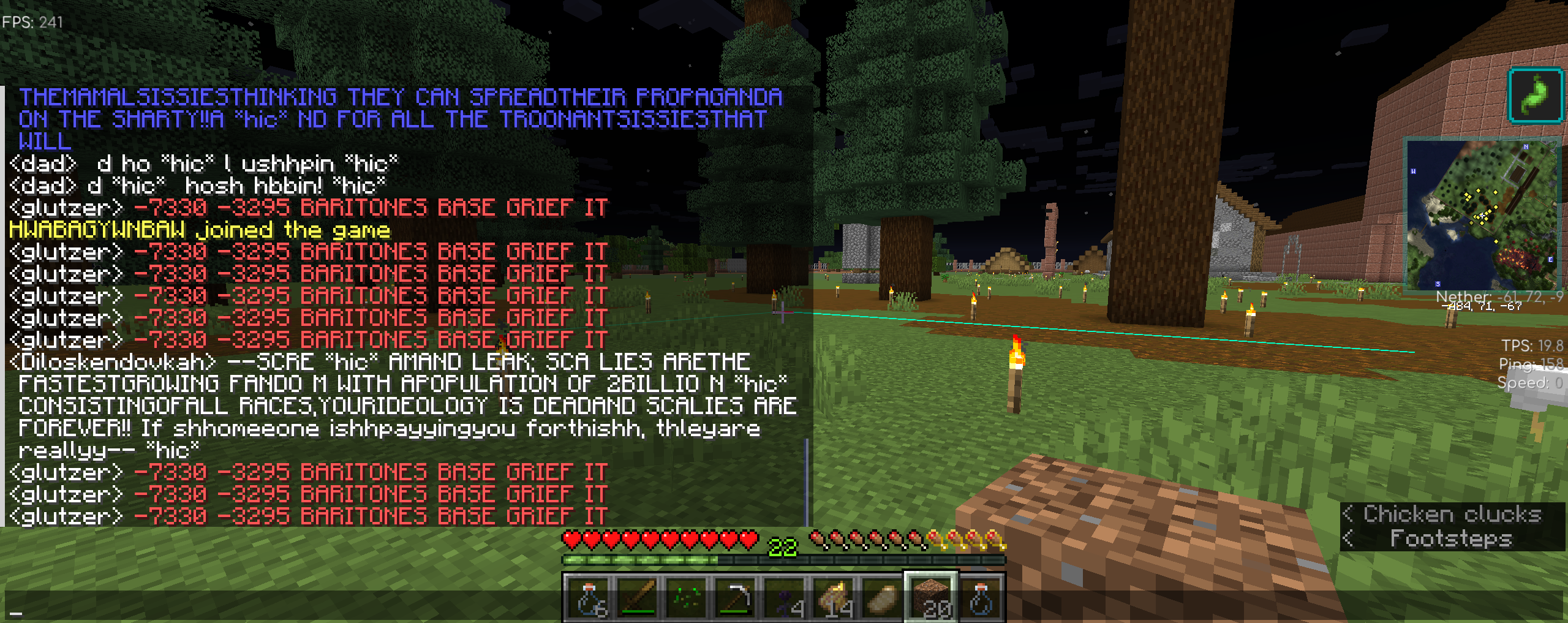Choose the hoe in the hotbar
The height and width of the screenshot is (623, 1568).
[735, 597]
